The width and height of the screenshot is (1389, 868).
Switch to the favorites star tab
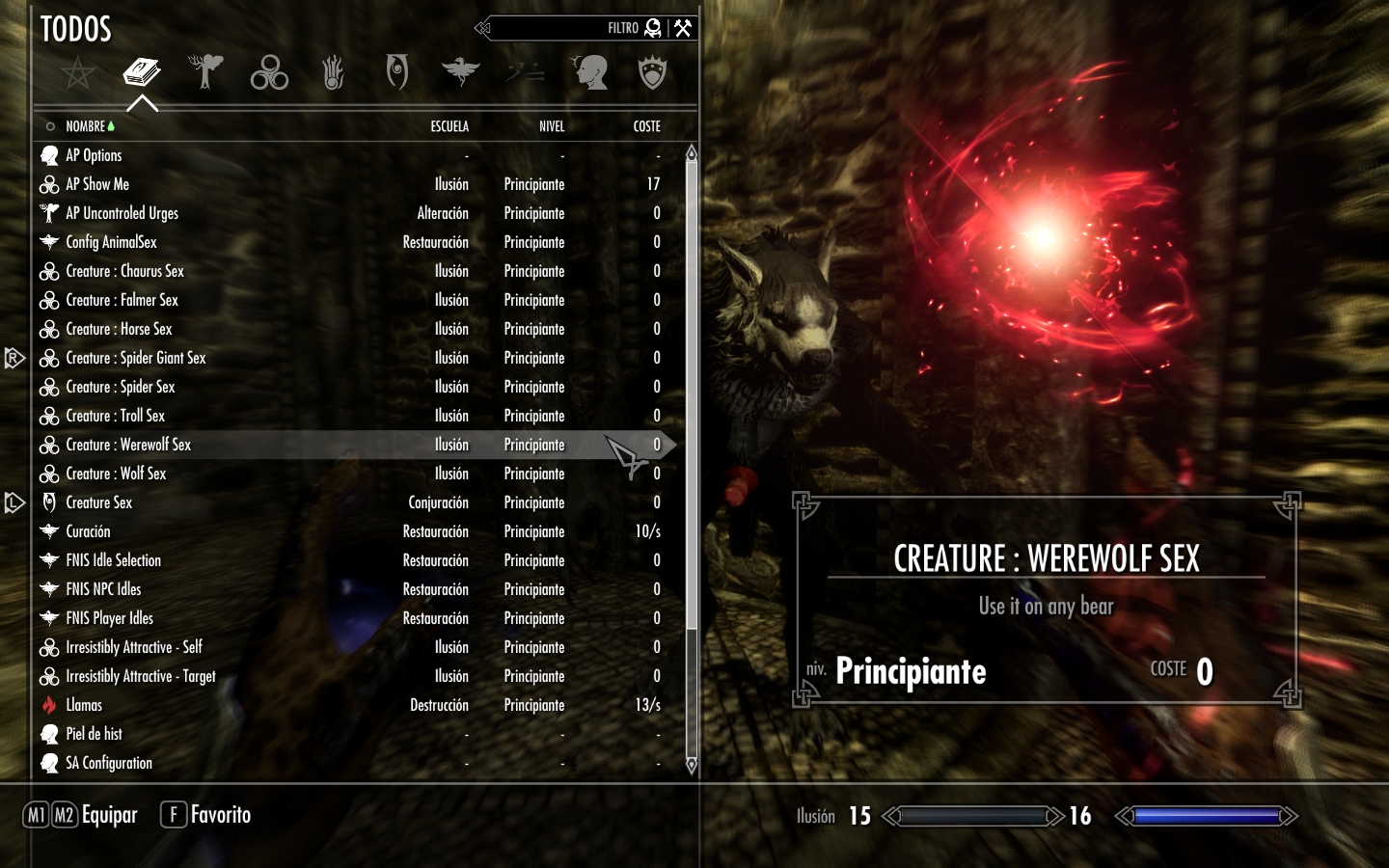(78, 72)
